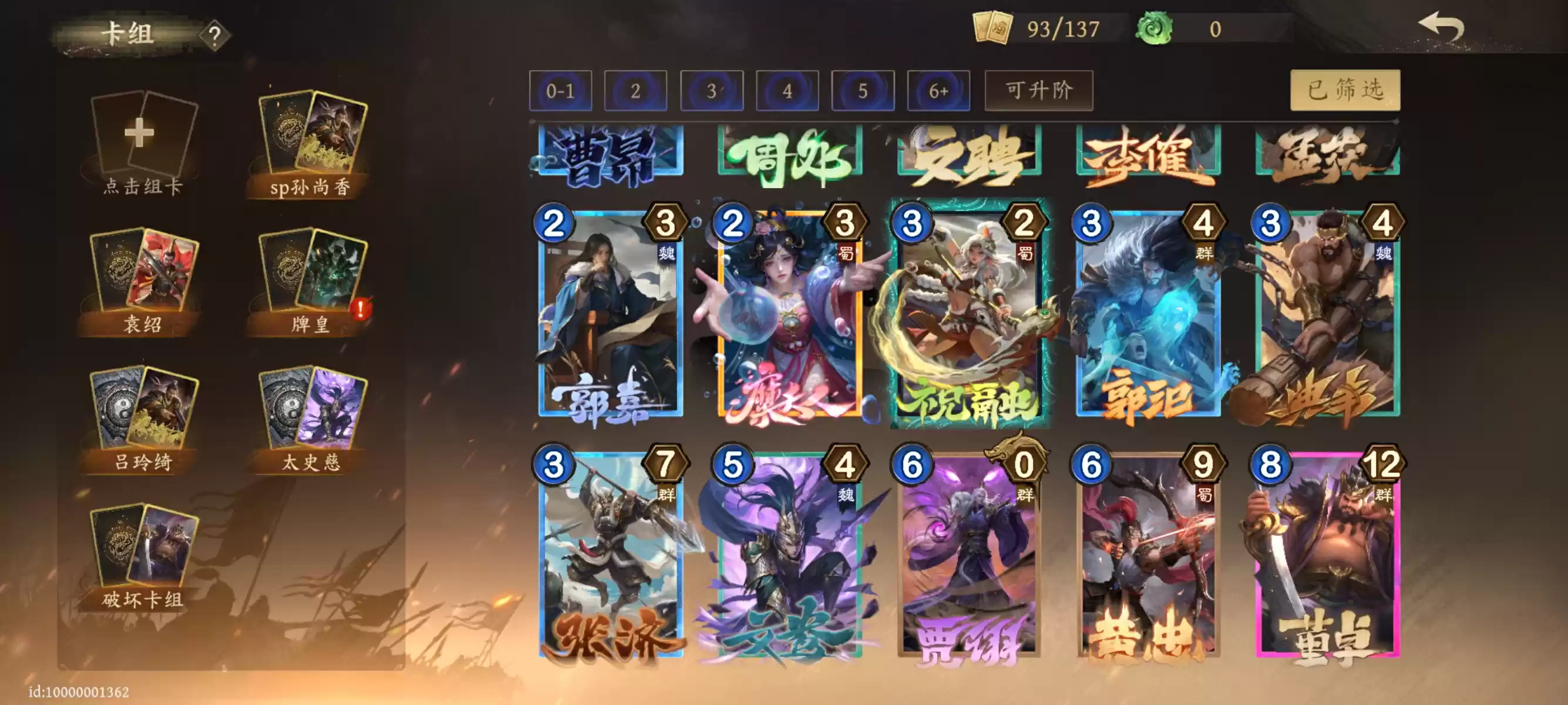Click the 93/137 card count progress display
This screenshot has width=1568, height=705.
[x=1062, y=28]
